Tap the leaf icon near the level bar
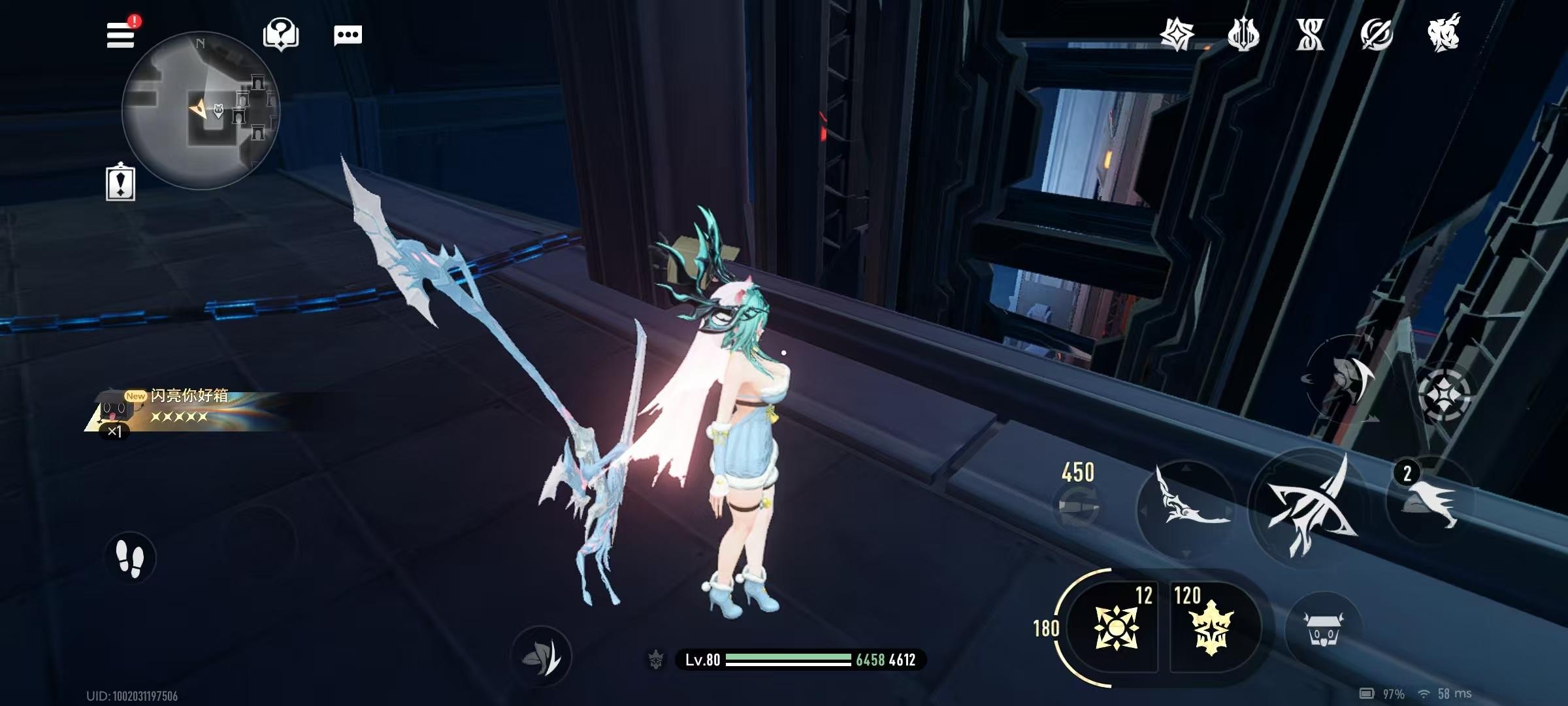 [541, 656]
